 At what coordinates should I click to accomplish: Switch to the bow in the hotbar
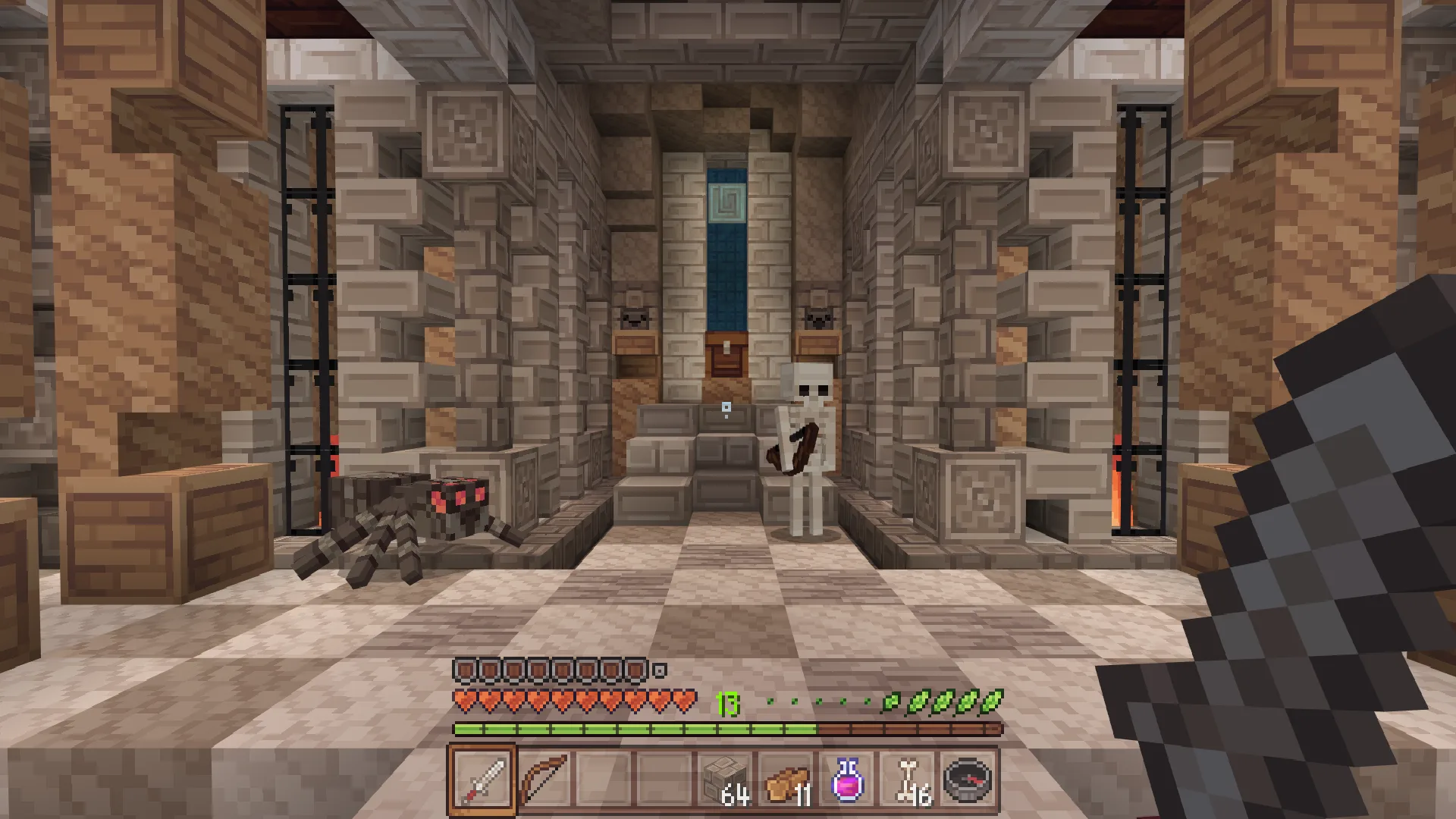(544, 780)
